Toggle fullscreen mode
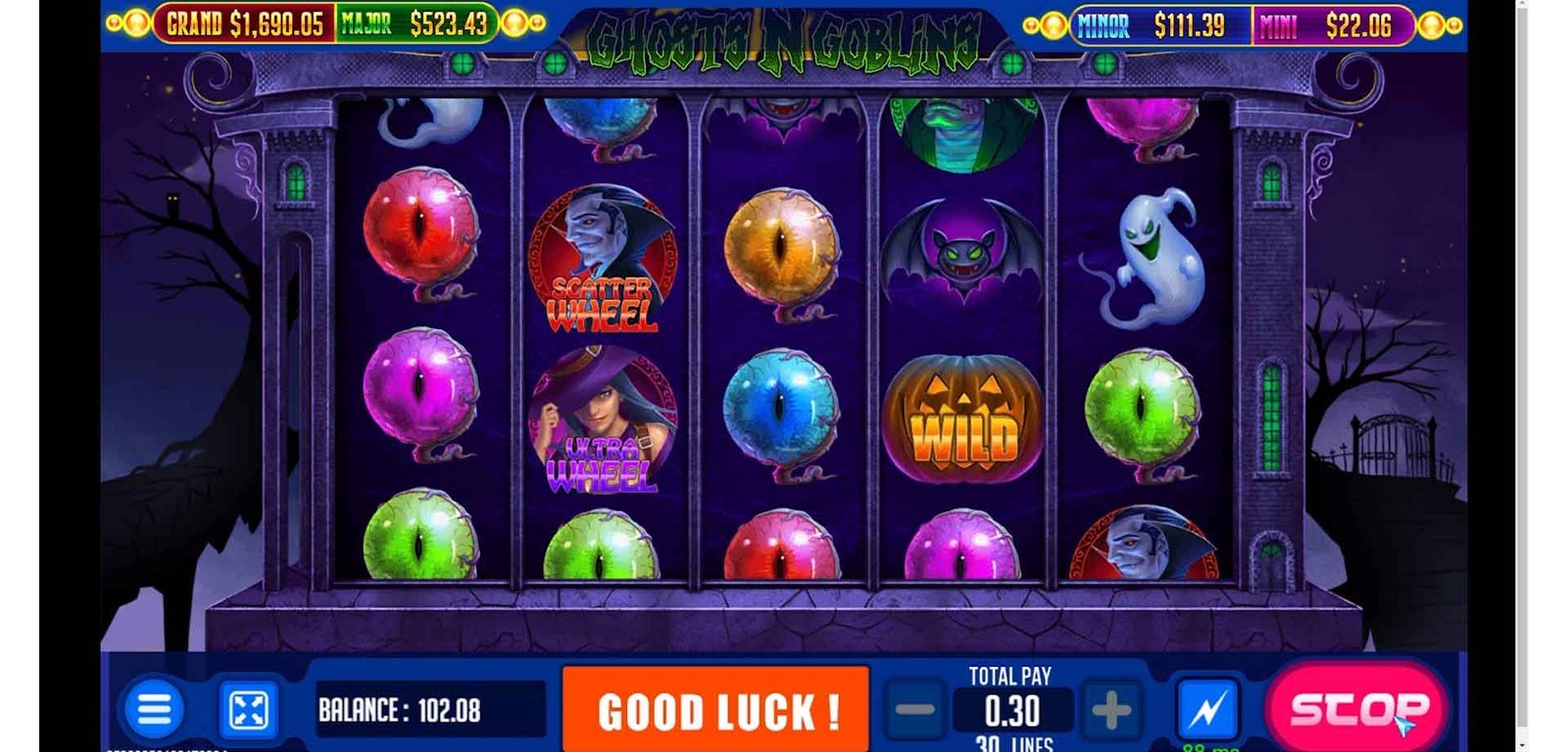This screenshot has width=1568, height=752. click(248, 710)
